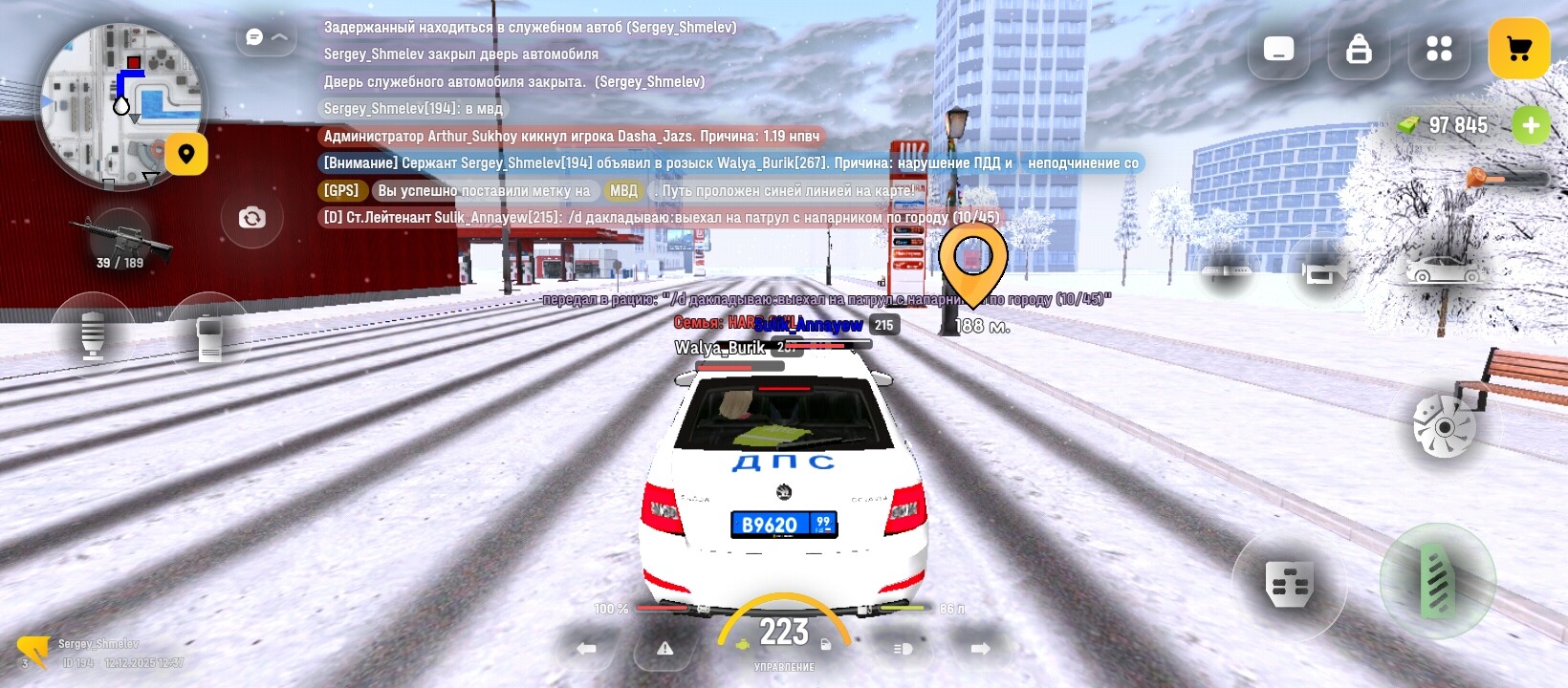Switch the camera view
This screenshot has width=1568, height=688.
point(251,218)
